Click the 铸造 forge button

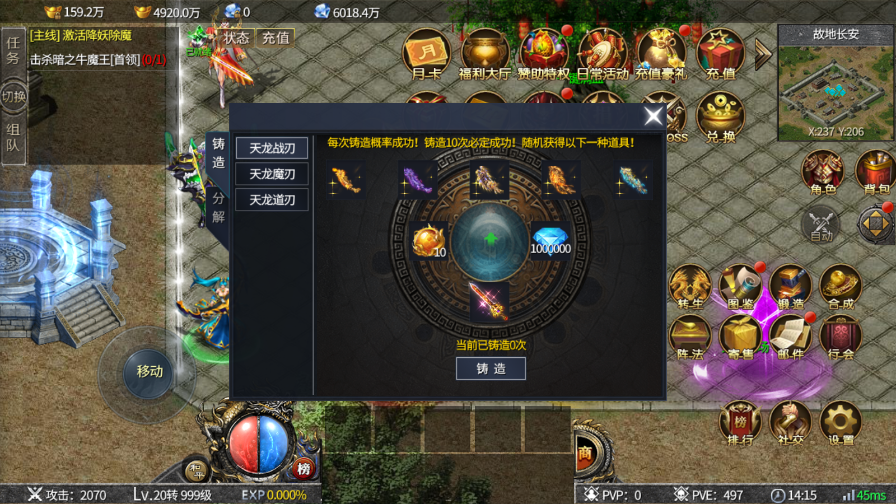[490, 368]
